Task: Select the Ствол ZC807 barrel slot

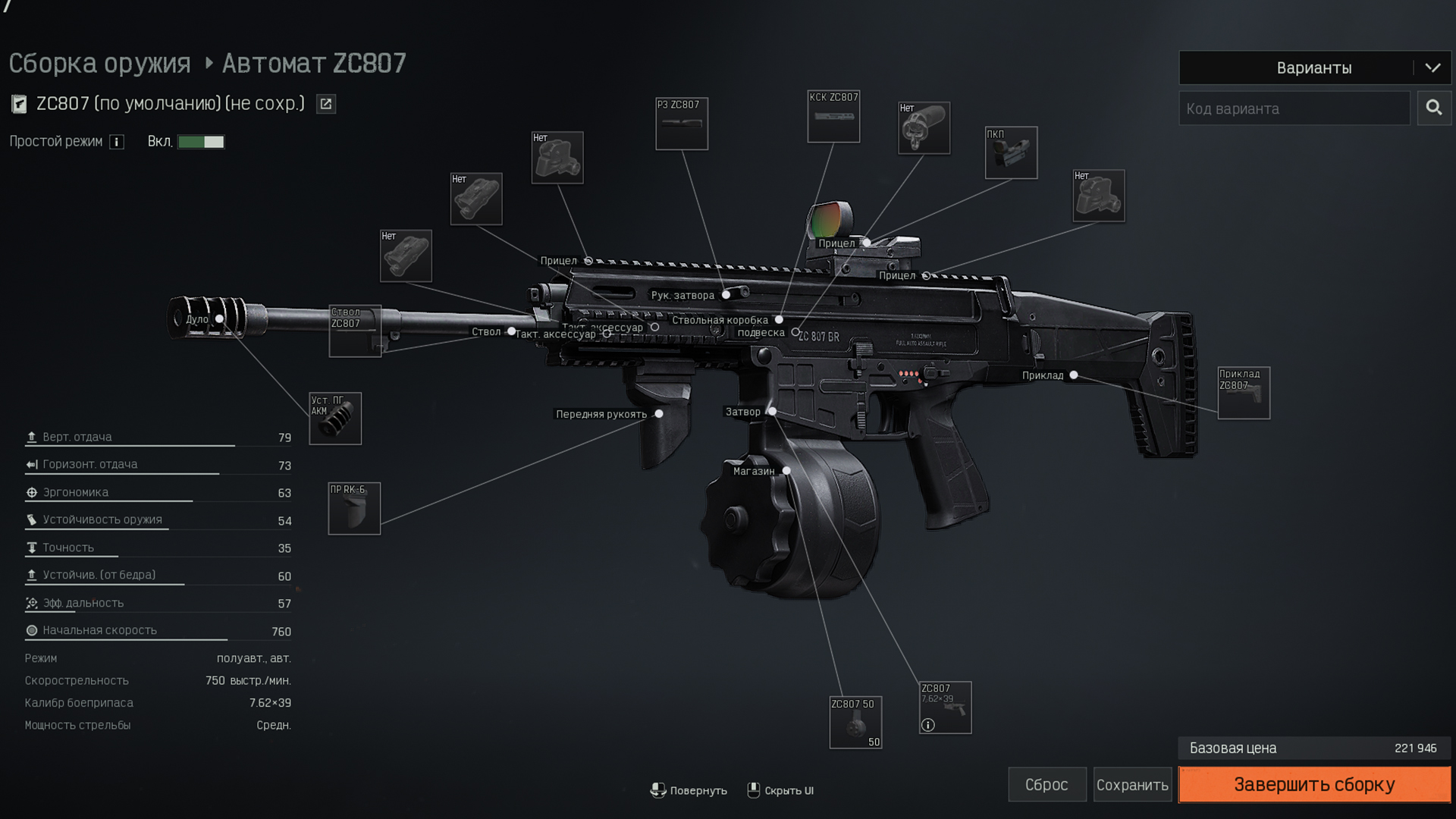Action: [x=355, y=331]
